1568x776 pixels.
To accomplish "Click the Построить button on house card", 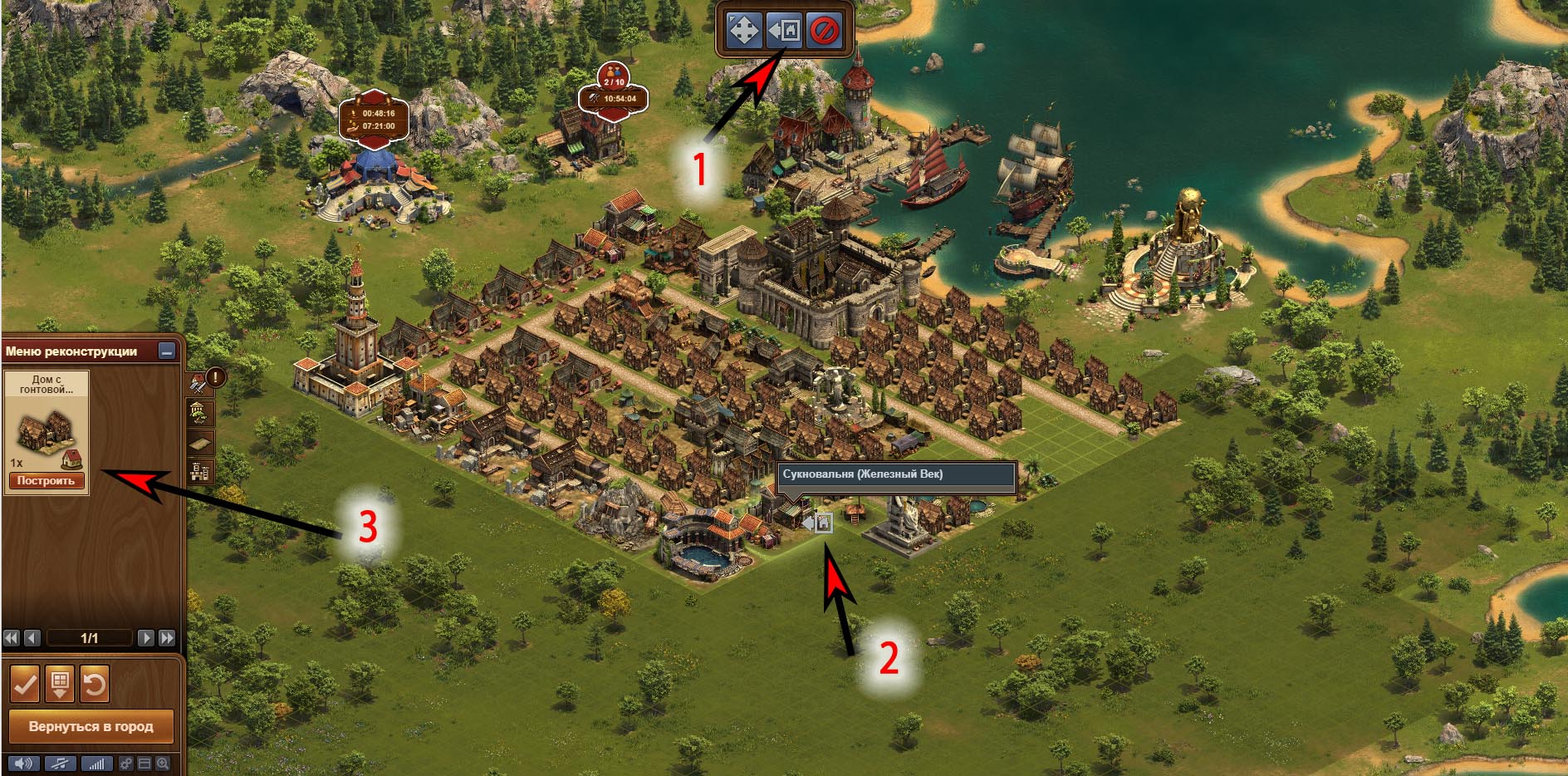I will [x=47, y=481].
